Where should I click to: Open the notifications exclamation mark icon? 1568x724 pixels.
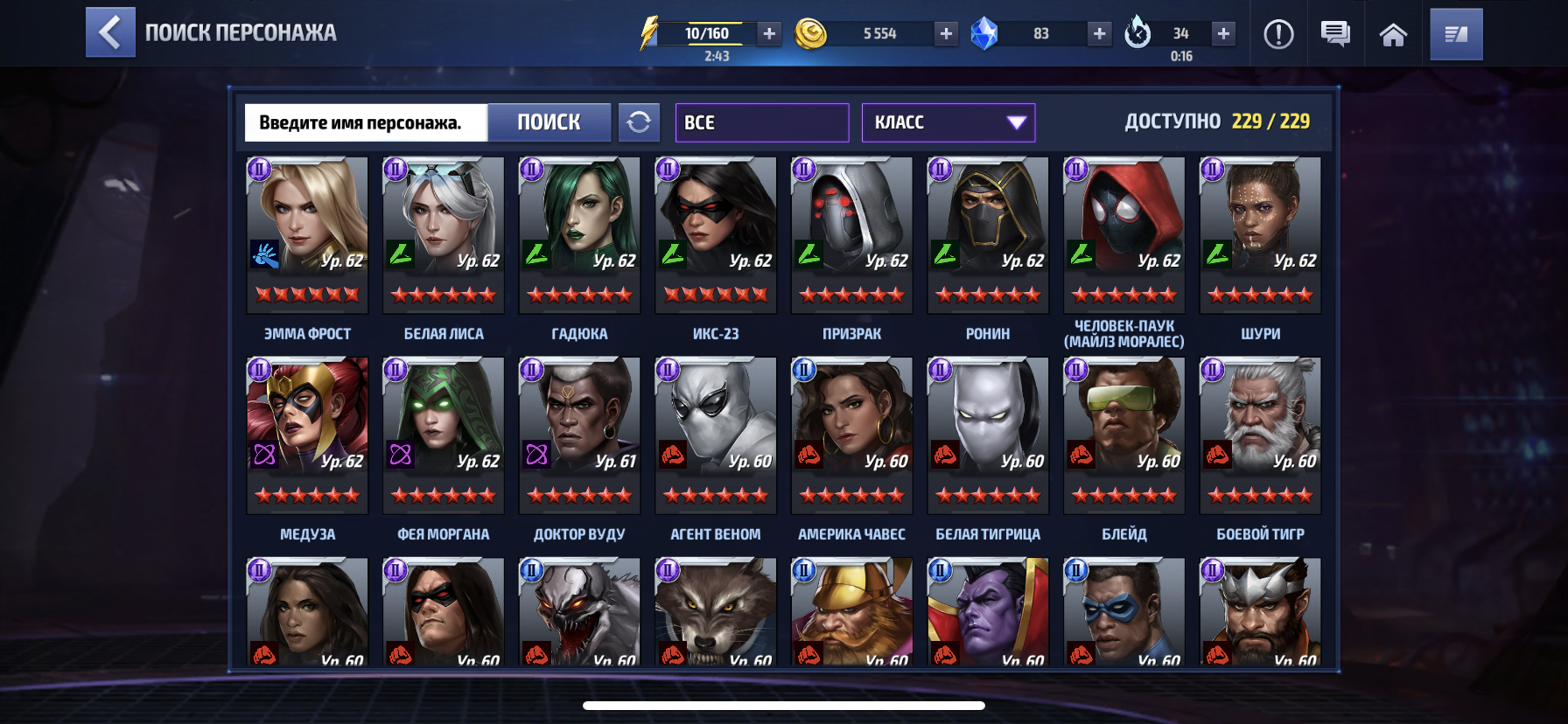pyautogui.click(x=1277, y=34)
